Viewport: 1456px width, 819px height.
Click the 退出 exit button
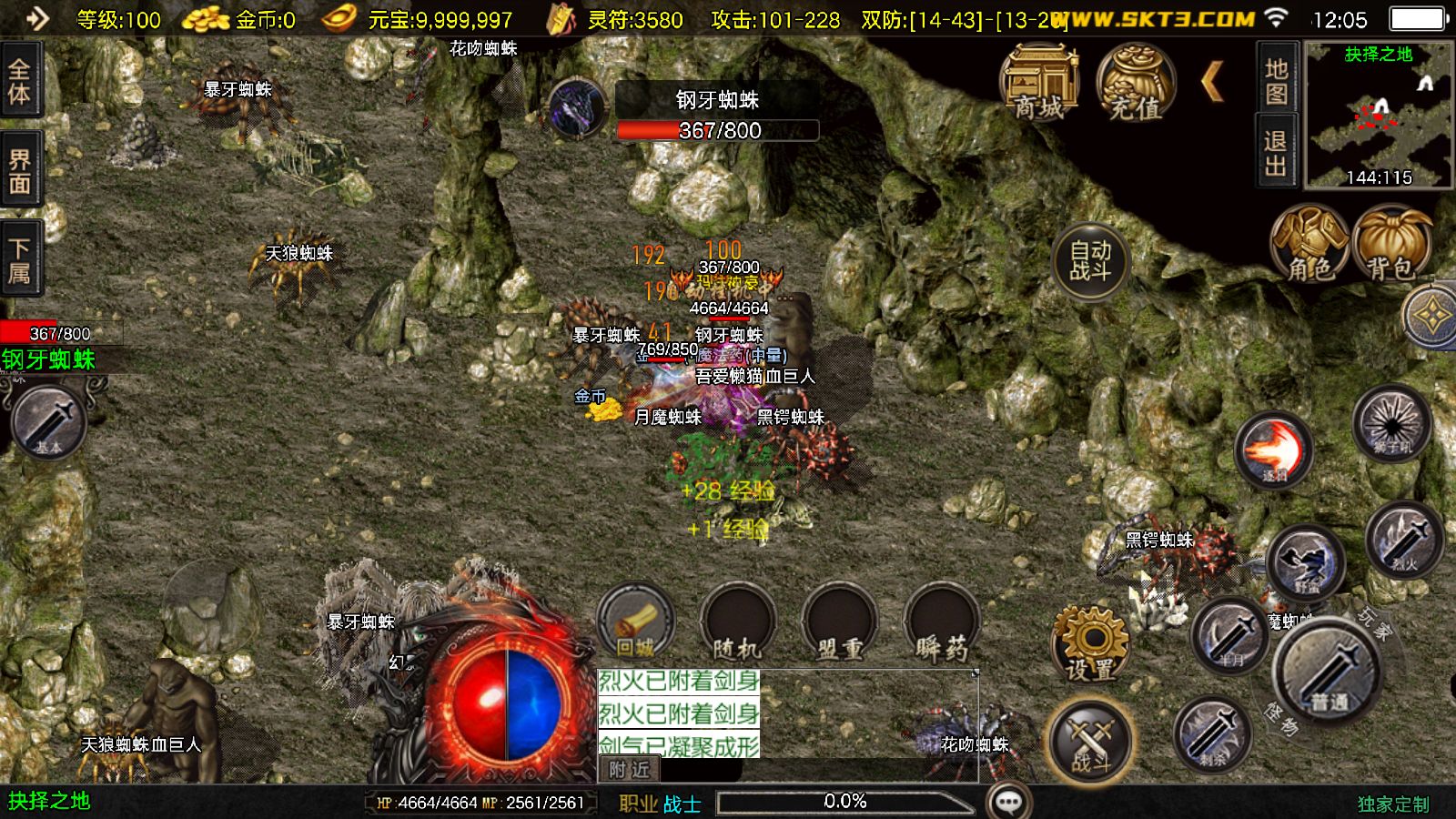[1276, 152]
